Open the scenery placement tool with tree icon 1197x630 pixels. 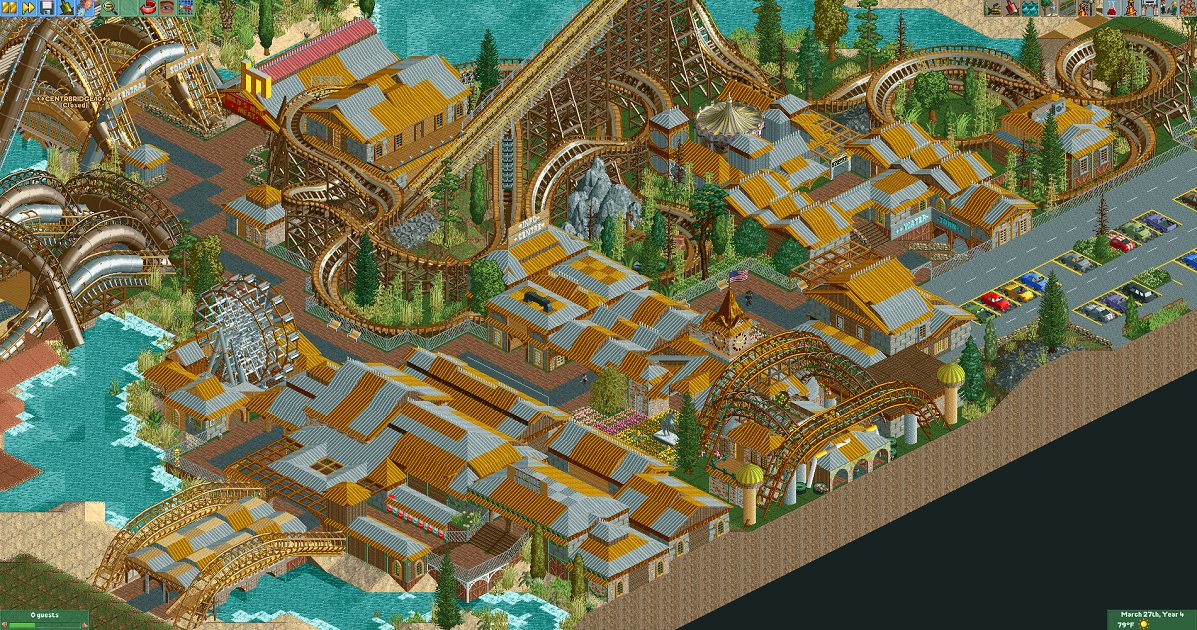[x=1050, y=8]
